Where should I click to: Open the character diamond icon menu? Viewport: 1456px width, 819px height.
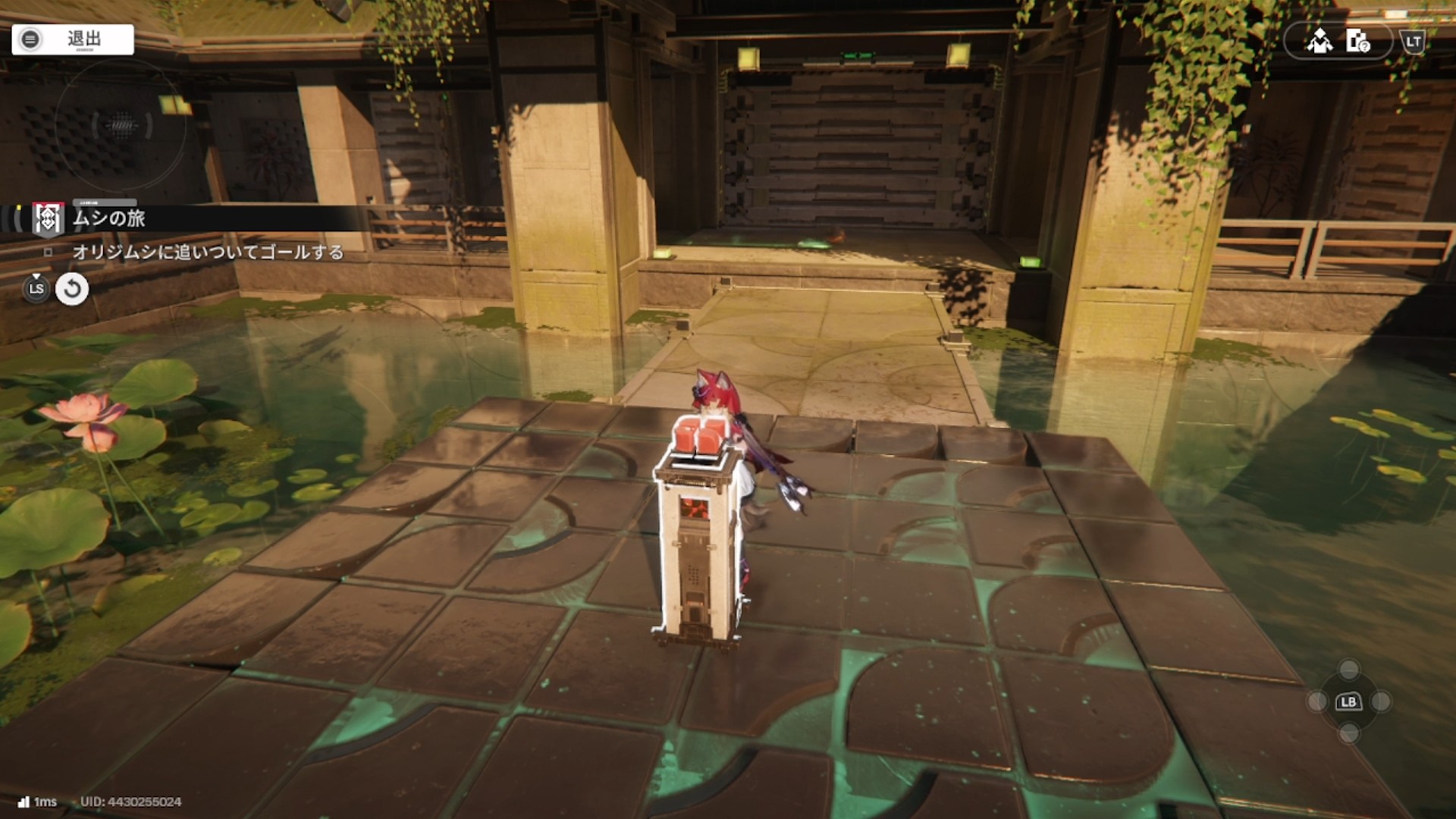pyautogui.click(x=1319, y=41)
